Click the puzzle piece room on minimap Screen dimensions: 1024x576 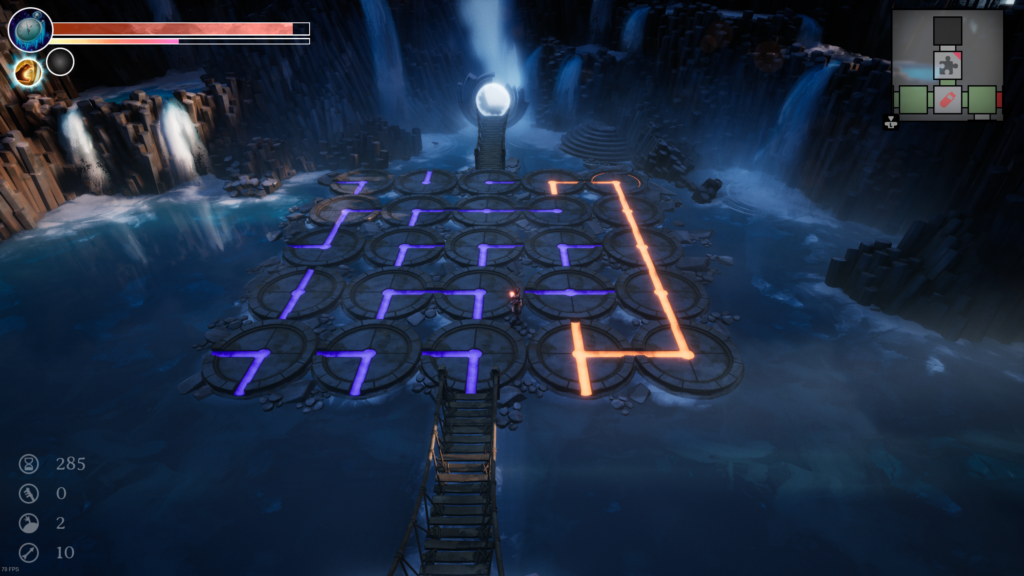tap(948, 66)
